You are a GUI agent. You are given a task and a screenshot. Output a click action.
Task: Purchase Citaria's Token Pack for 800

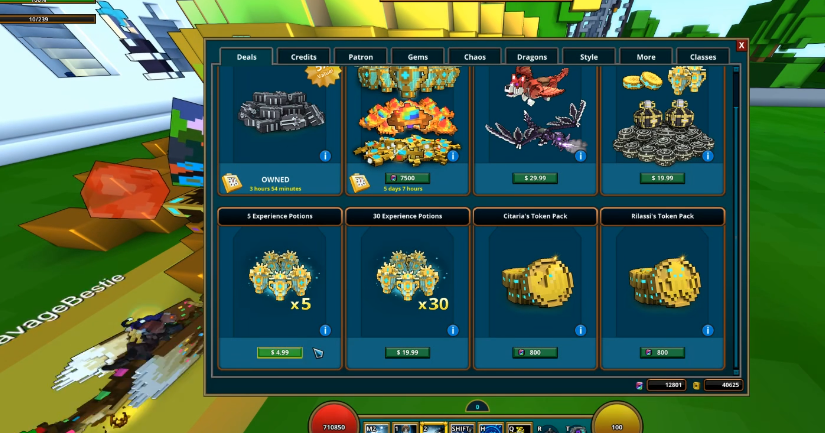(x=534, y=352)
